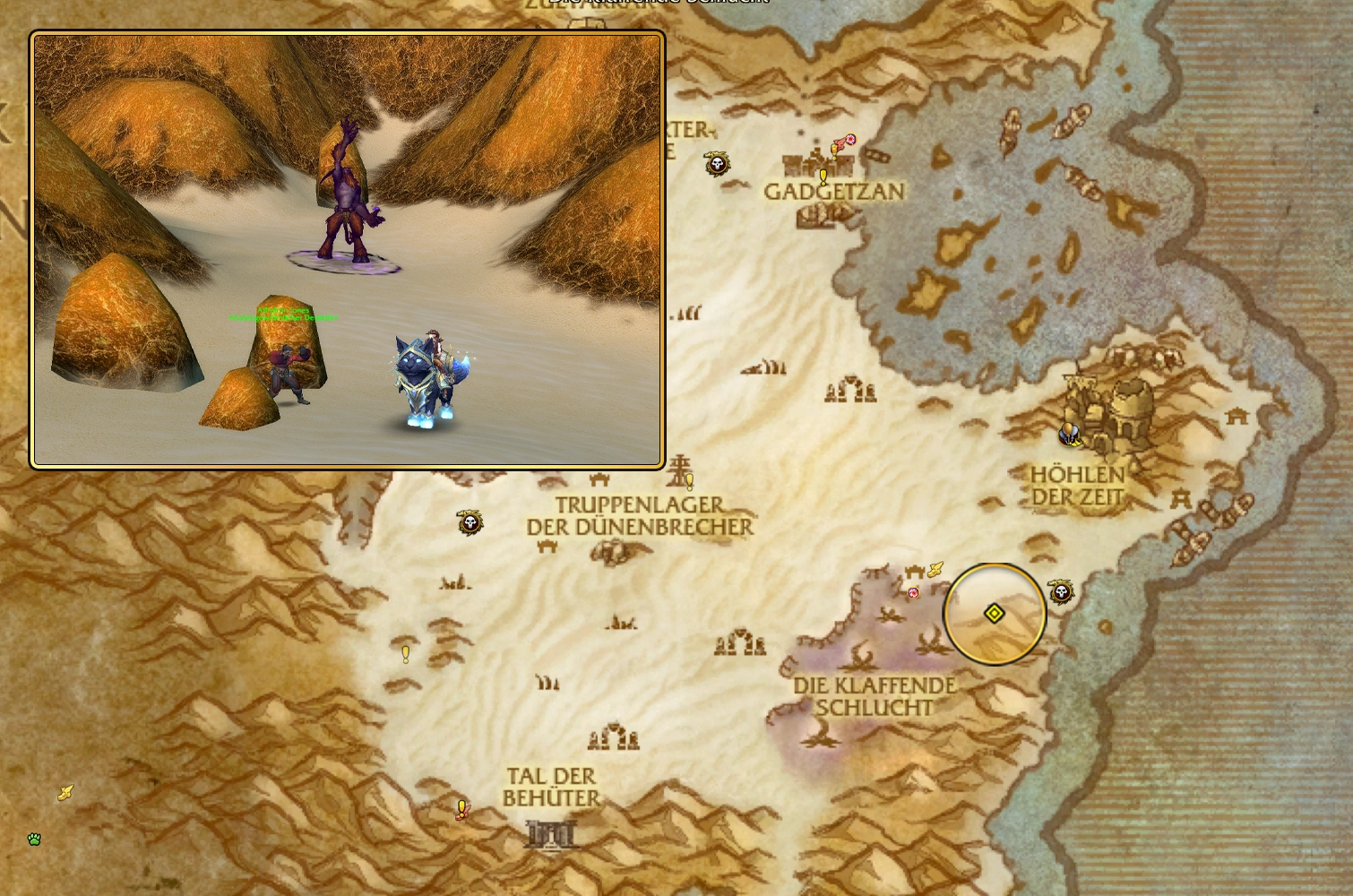Select the quest marker in Tal der Behüter
This screenshot has height=896, width=1353.
tap(461, 808)
